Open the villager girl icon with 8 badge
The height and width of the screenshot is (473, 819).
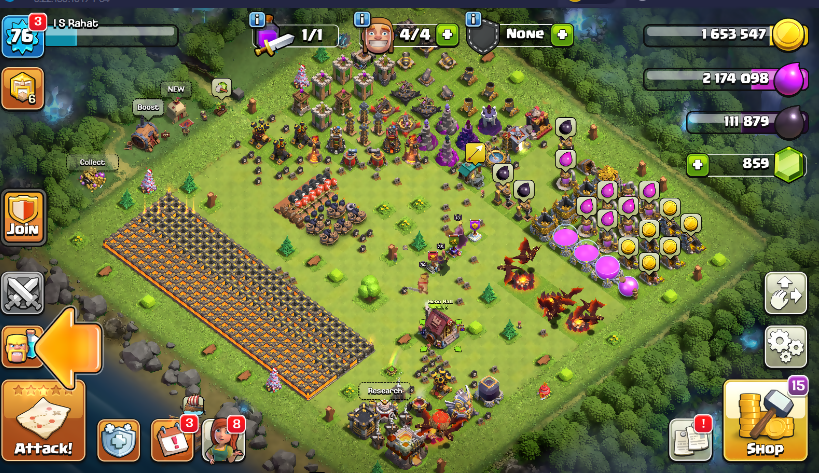[x=222, y=440]
